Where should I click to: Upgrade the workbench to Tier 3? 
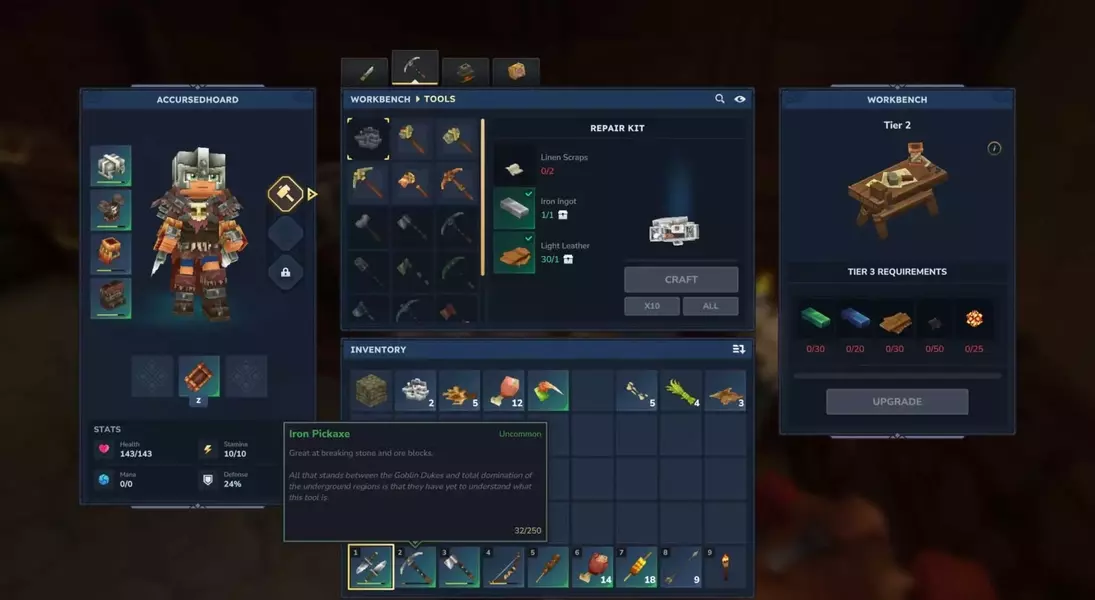(x=897, y=401)
